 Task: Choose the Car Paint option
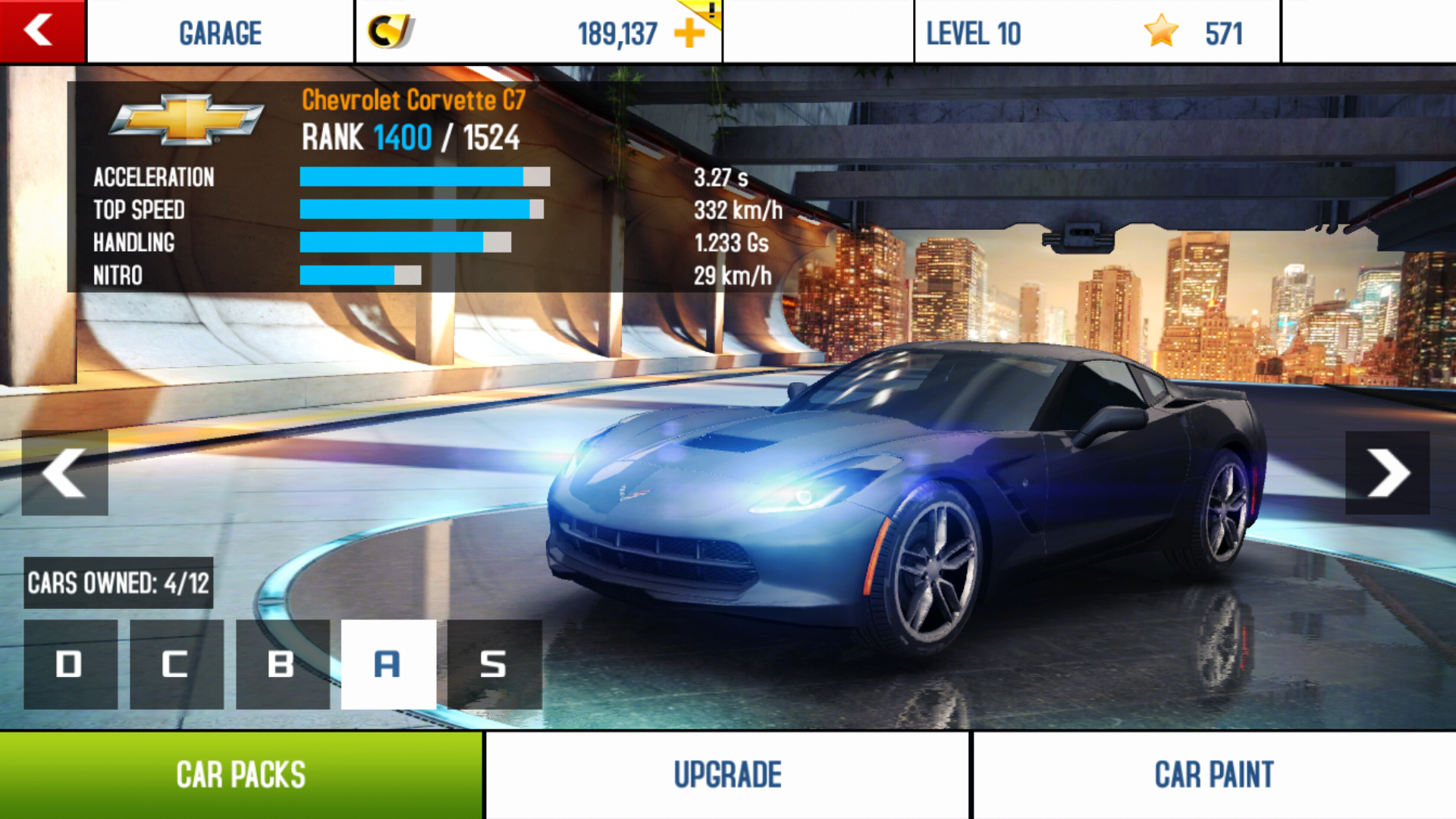pos(1214,775)
